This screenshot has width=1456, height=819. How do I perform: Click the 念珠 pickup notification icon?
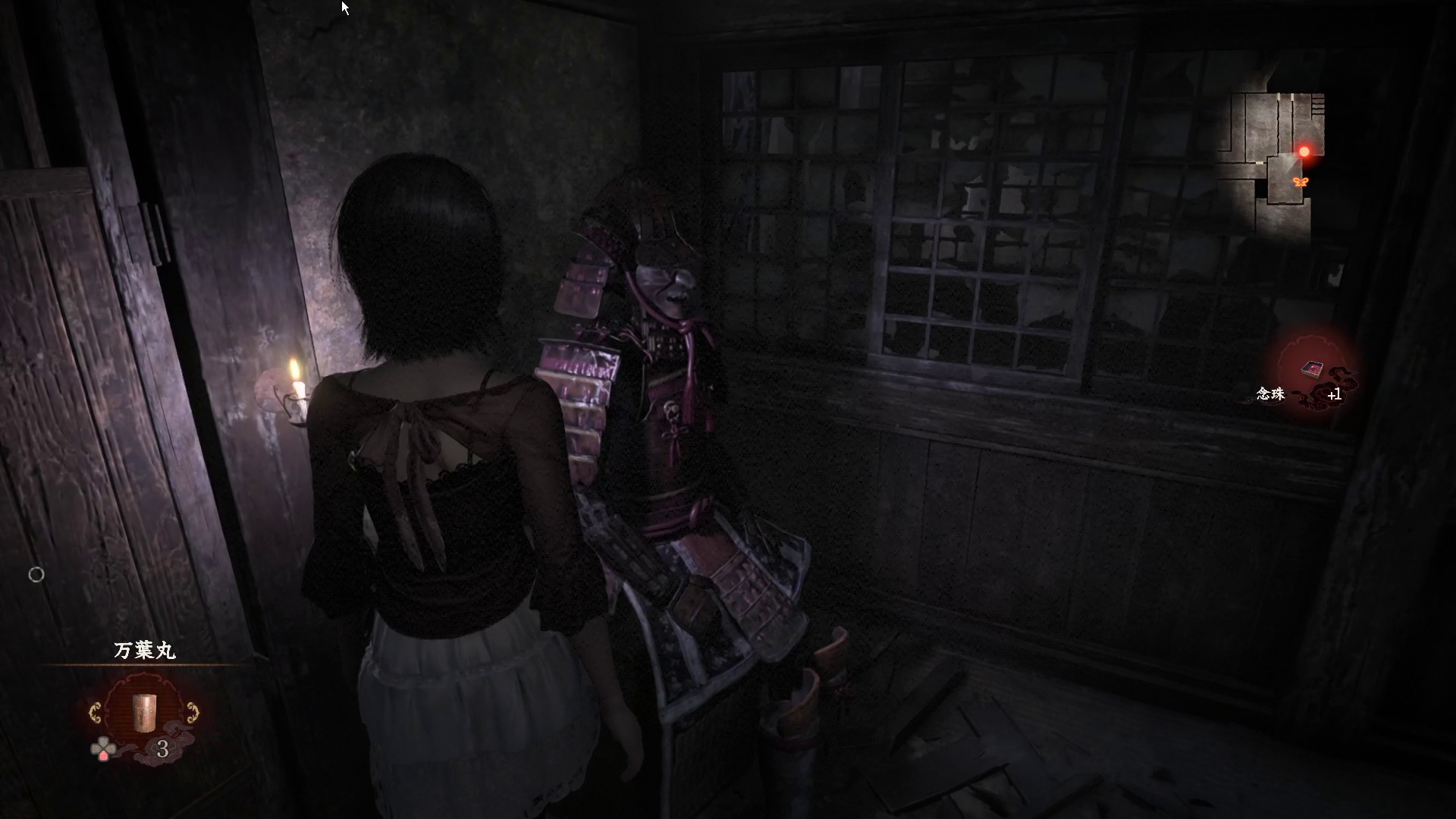point(1313,370)
